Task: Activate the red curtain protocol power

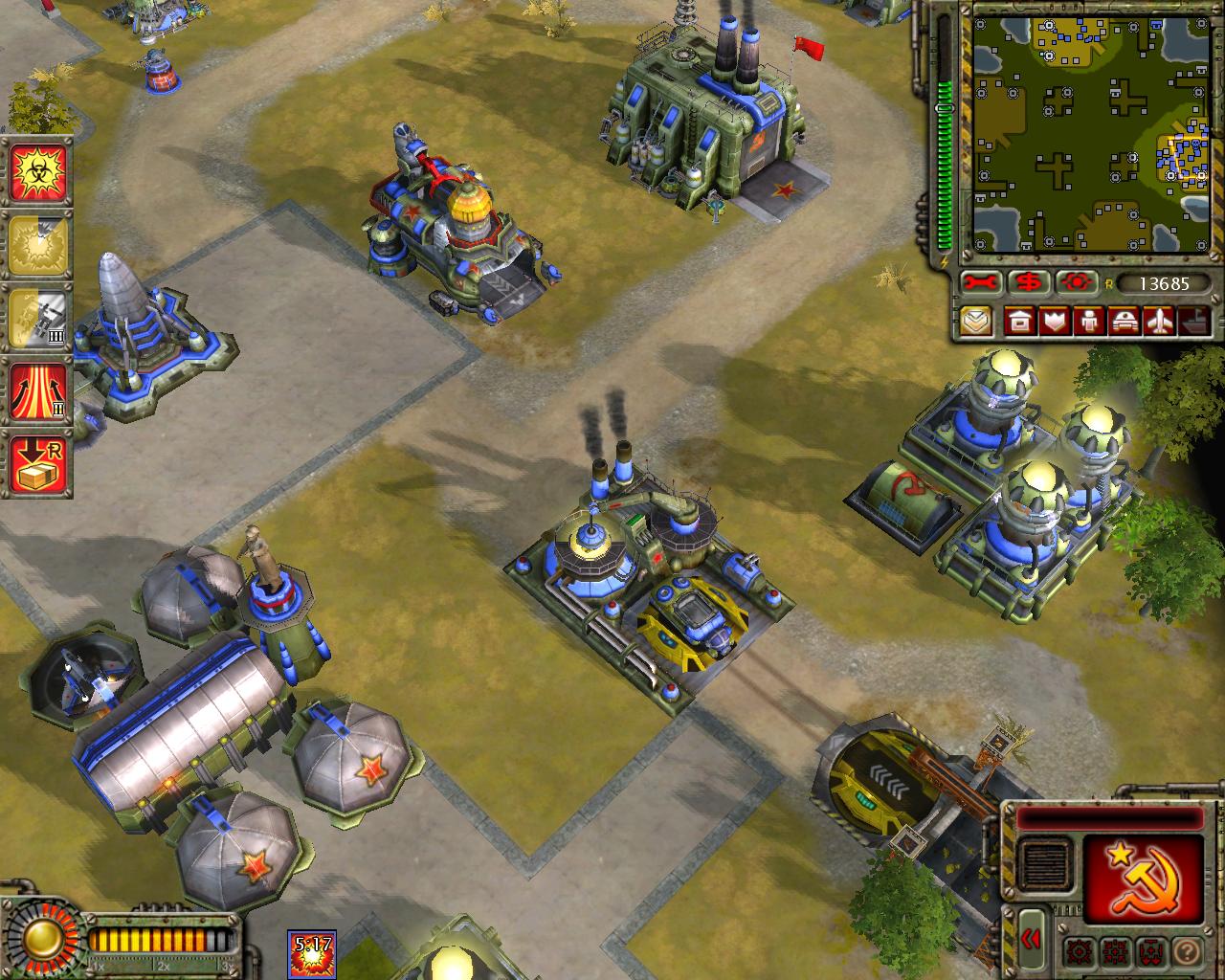Action: [x=39, y=388]
